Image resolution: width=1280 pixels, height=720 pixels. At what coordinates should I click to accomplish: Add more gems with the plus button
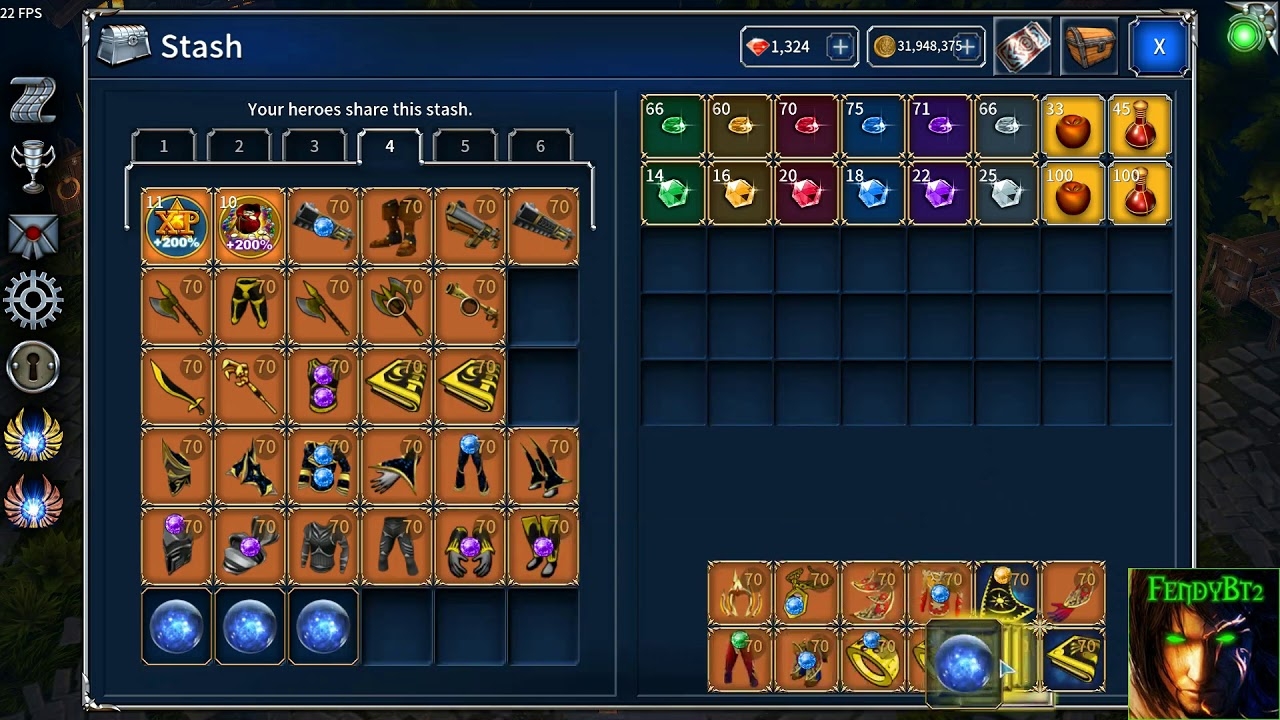(x=840, y=47)
